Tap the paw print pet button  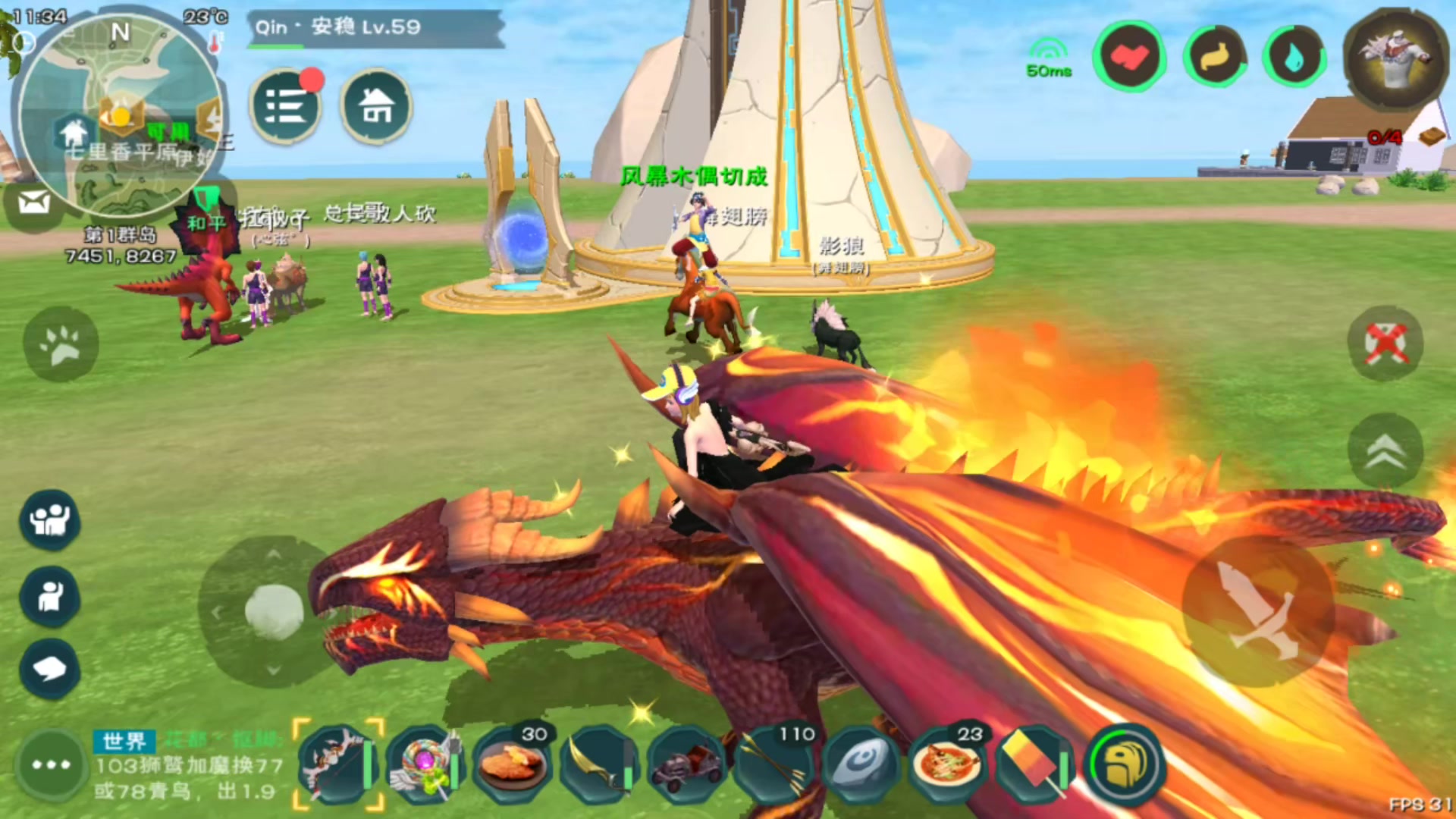tap(61, 345)
